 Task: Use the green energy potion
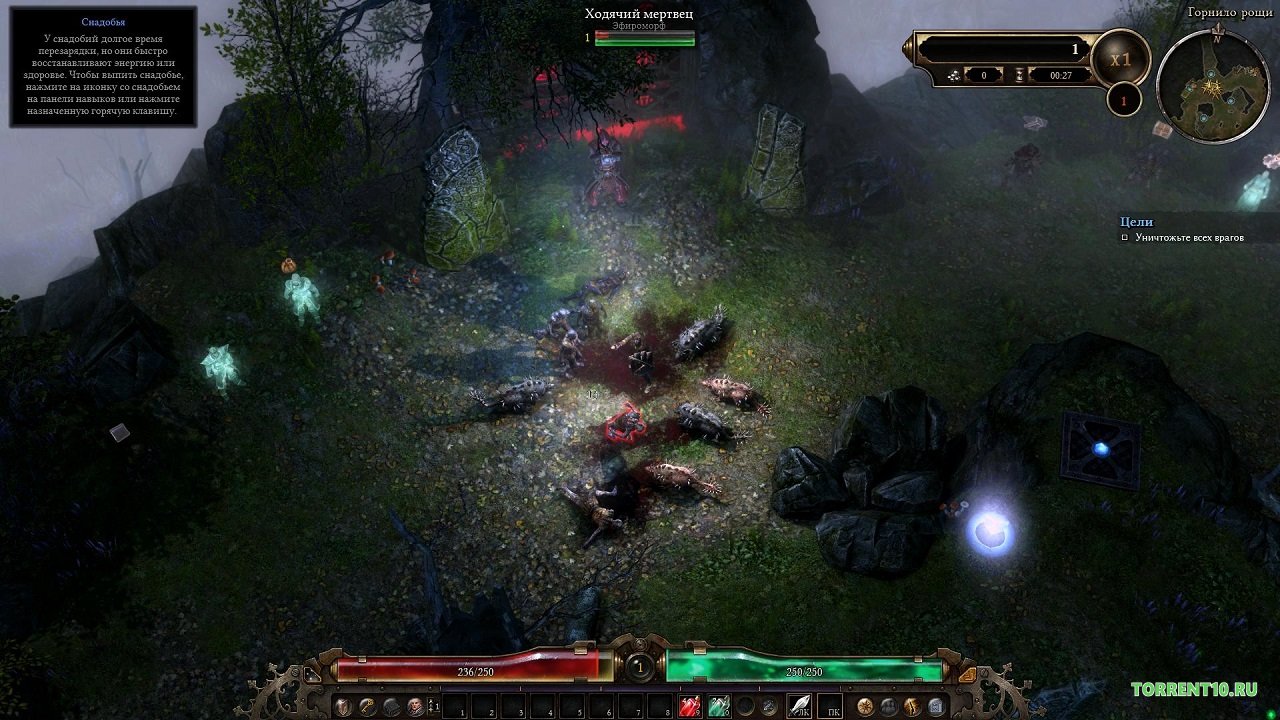click(x=718, y=707)
